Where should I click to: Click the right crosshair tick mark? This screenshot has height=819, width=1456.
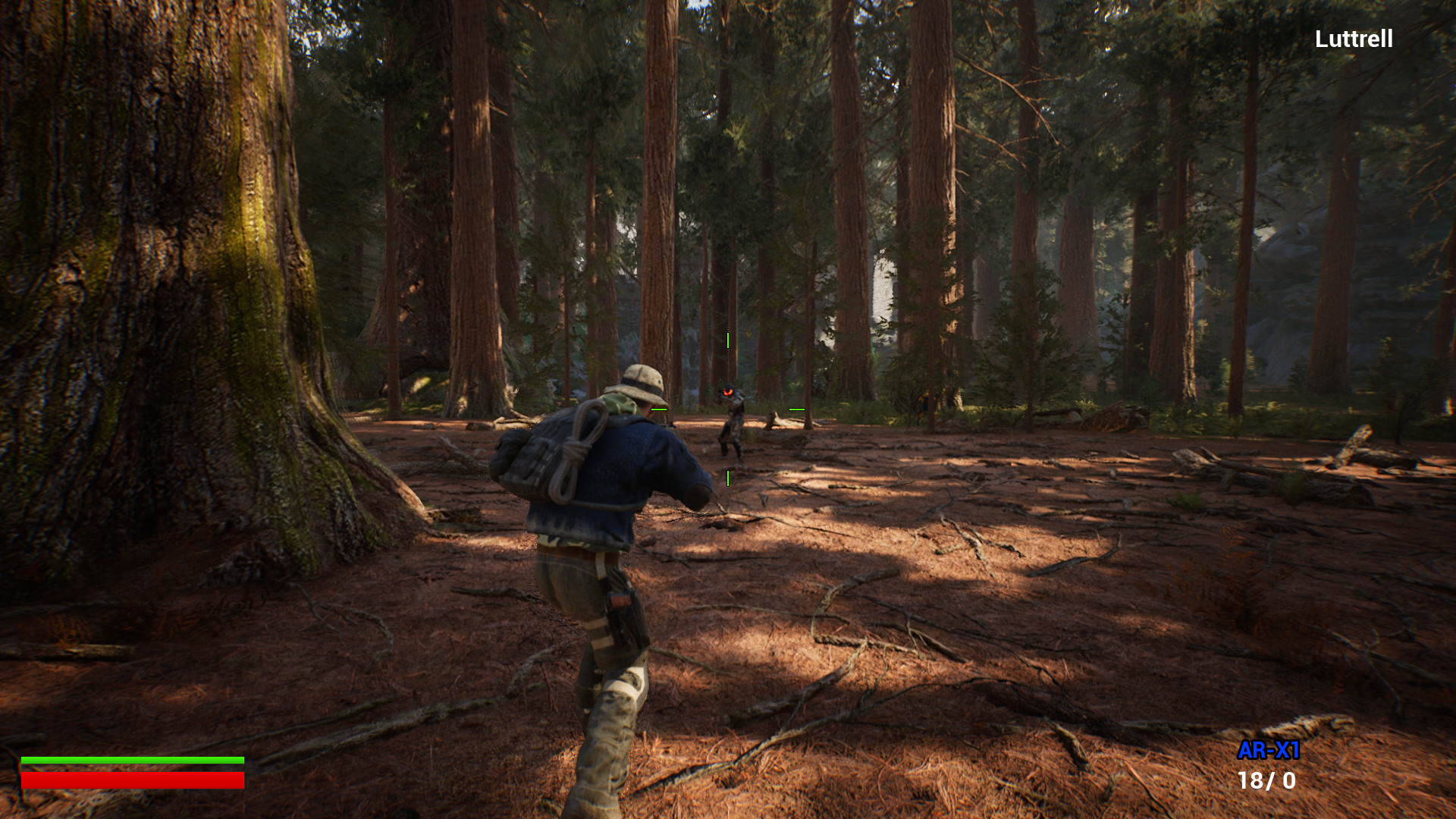pos(797,408)
